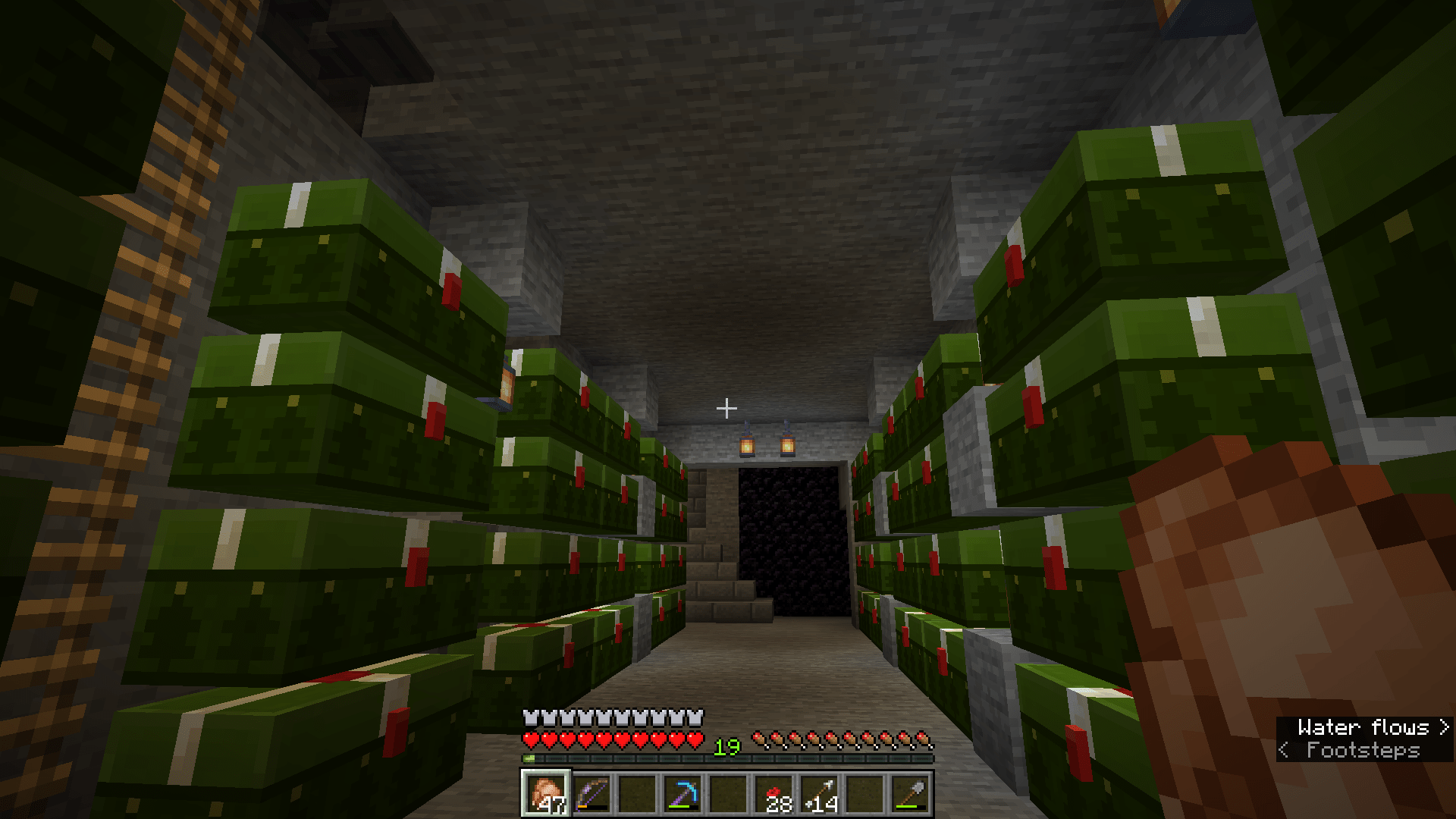Image resolution: width=1456 pixels, height=819 pixels.
Task: Click the crosshair at screen center
Action: coord(727,407)
